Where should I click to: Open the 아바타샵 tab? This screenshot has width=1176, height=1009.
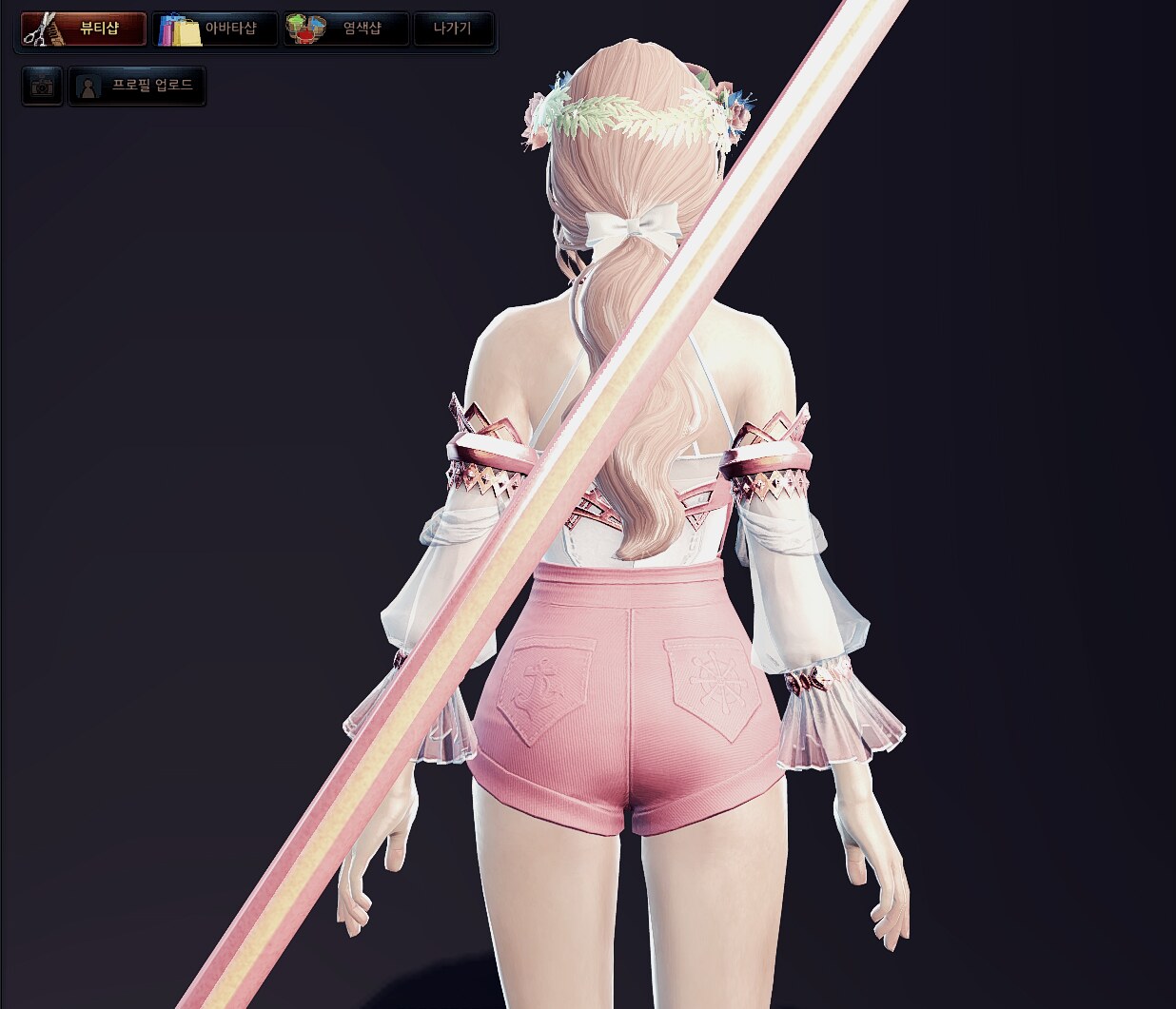[215, 29]
